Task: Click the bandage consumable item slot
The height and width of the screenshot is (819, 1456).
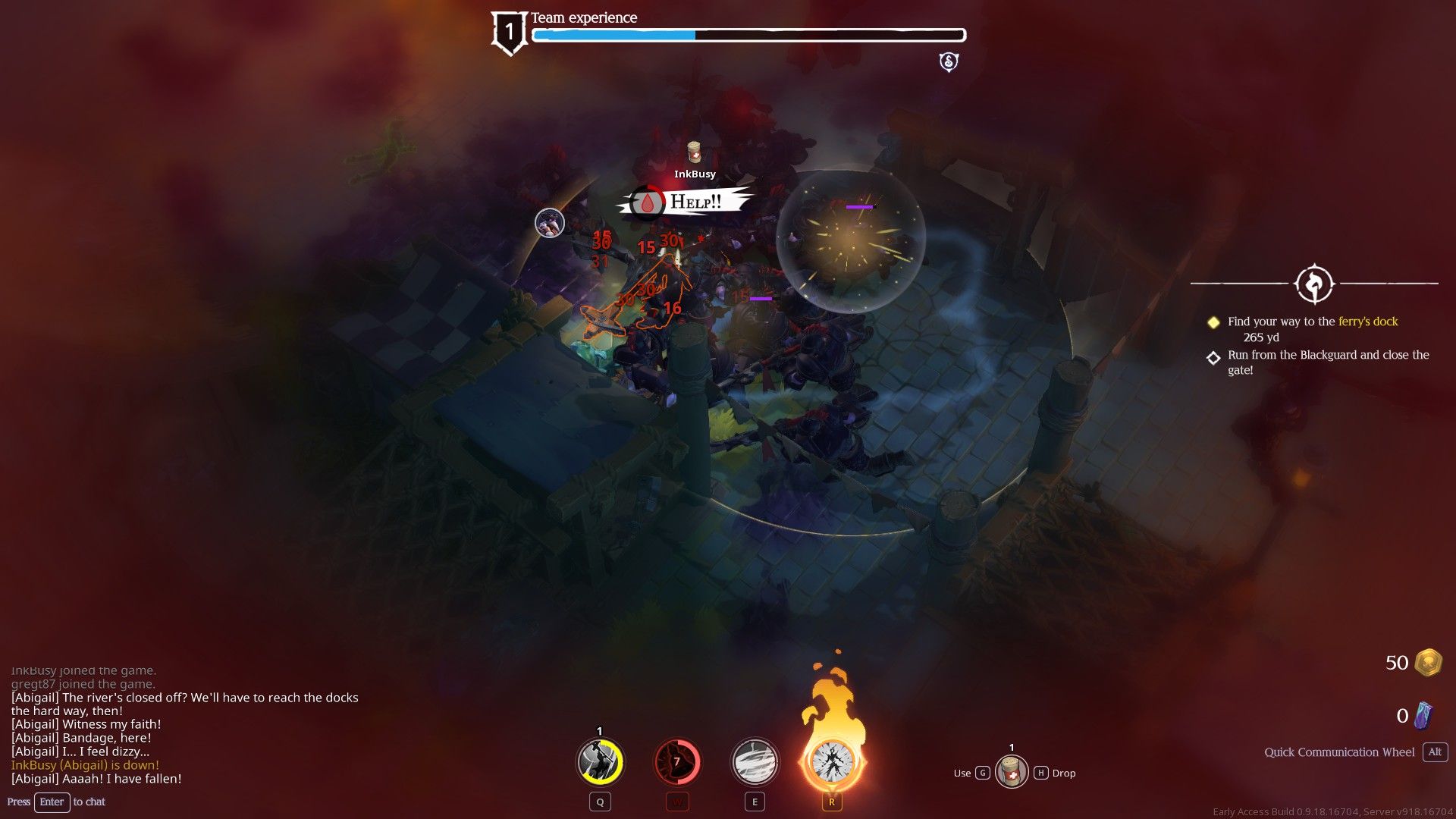Action: click(x=1012, y=772)
